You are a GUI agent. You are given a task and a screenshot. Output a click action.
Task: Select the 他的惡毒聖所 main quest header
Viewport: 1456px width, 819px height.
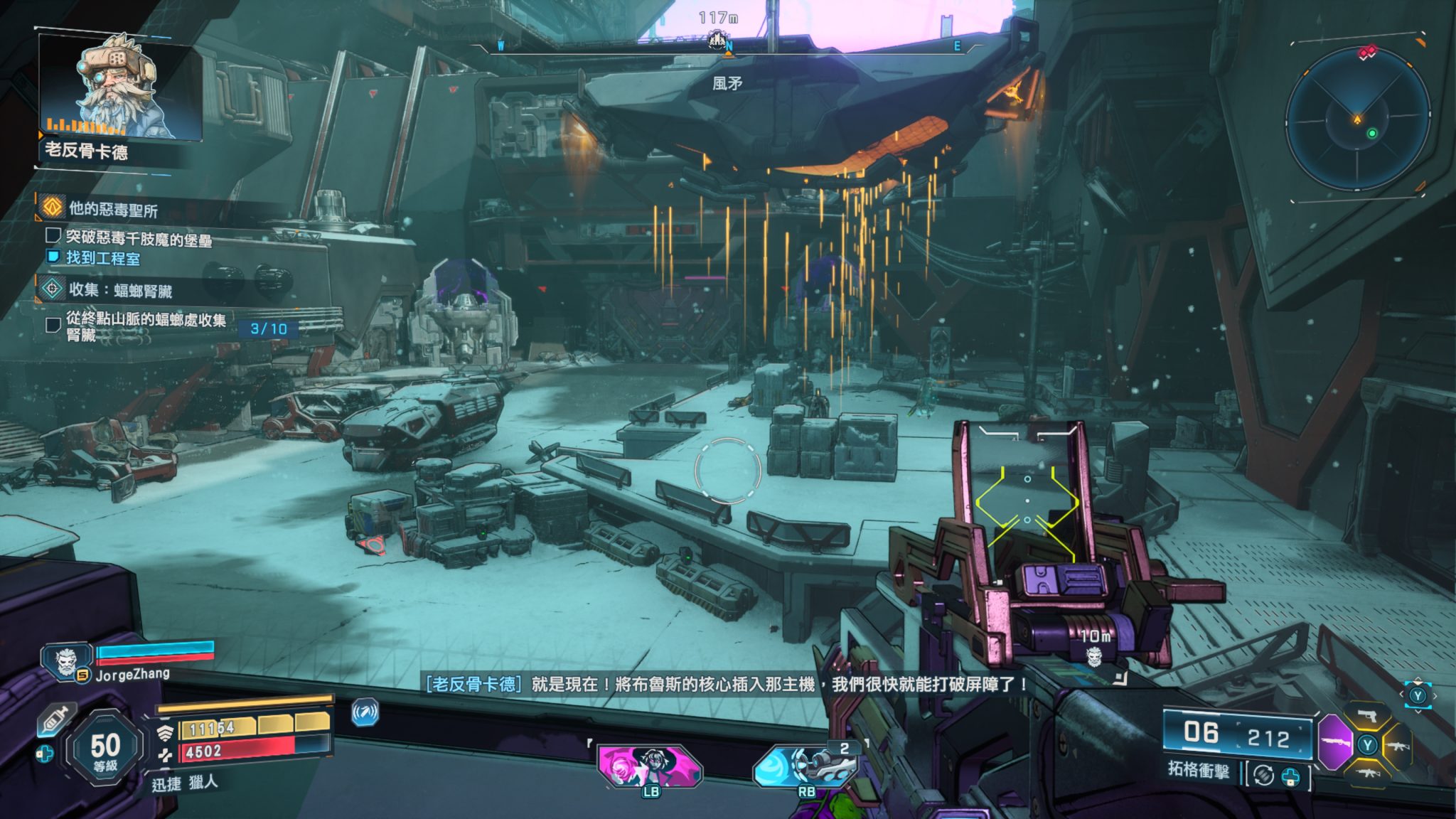point(112,209)
